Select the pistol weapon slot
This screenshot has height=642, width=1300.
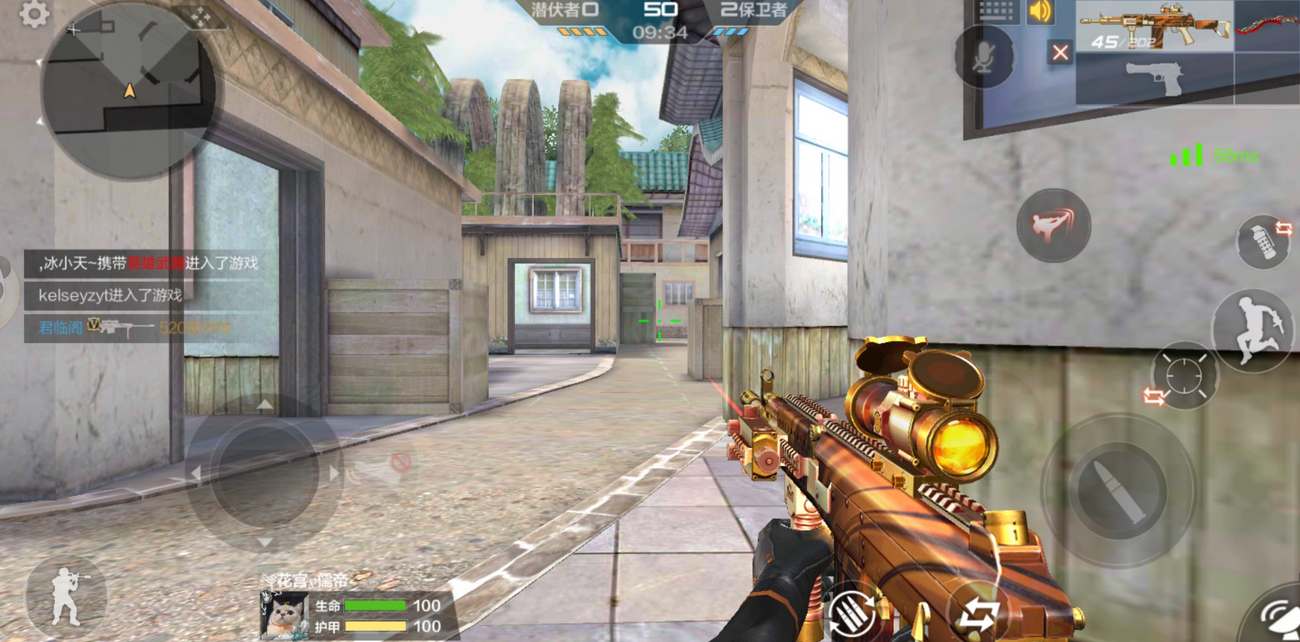pos(1154,78)
